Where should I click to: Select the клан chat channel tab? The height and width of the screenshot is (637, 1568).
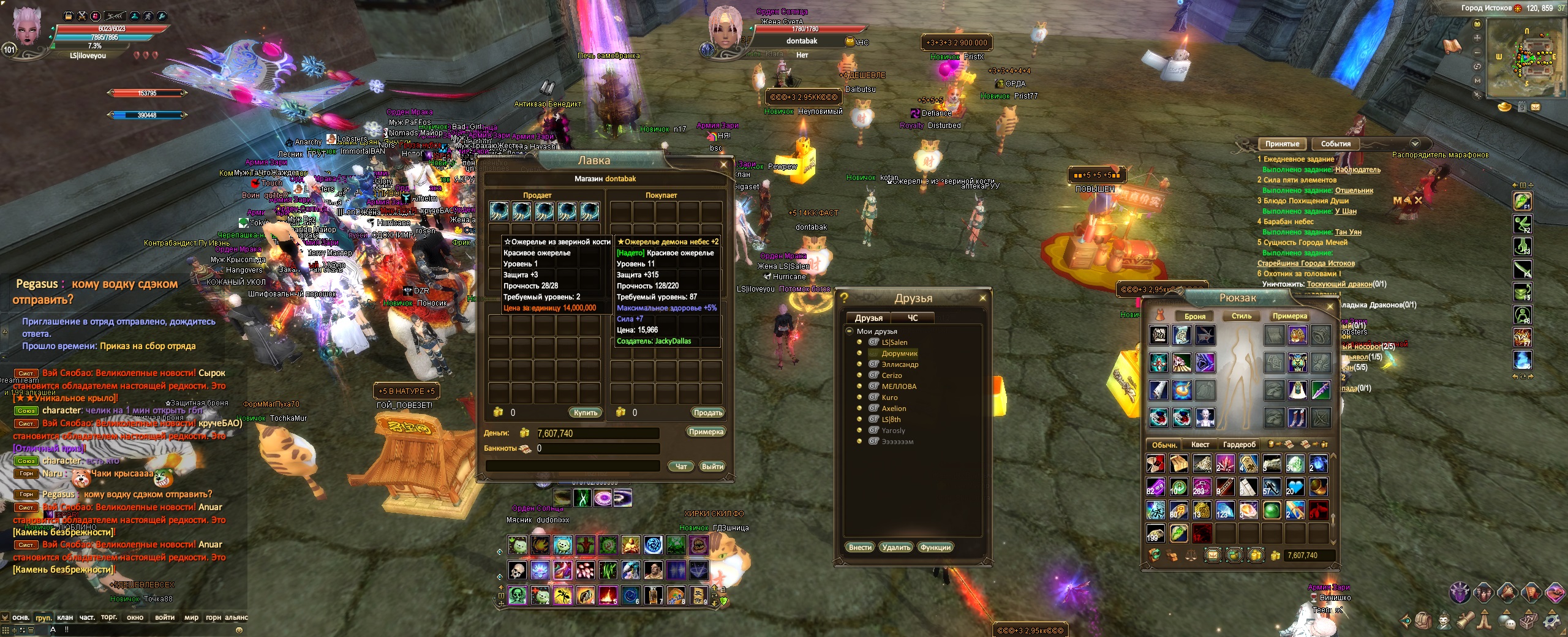point(65,617)
